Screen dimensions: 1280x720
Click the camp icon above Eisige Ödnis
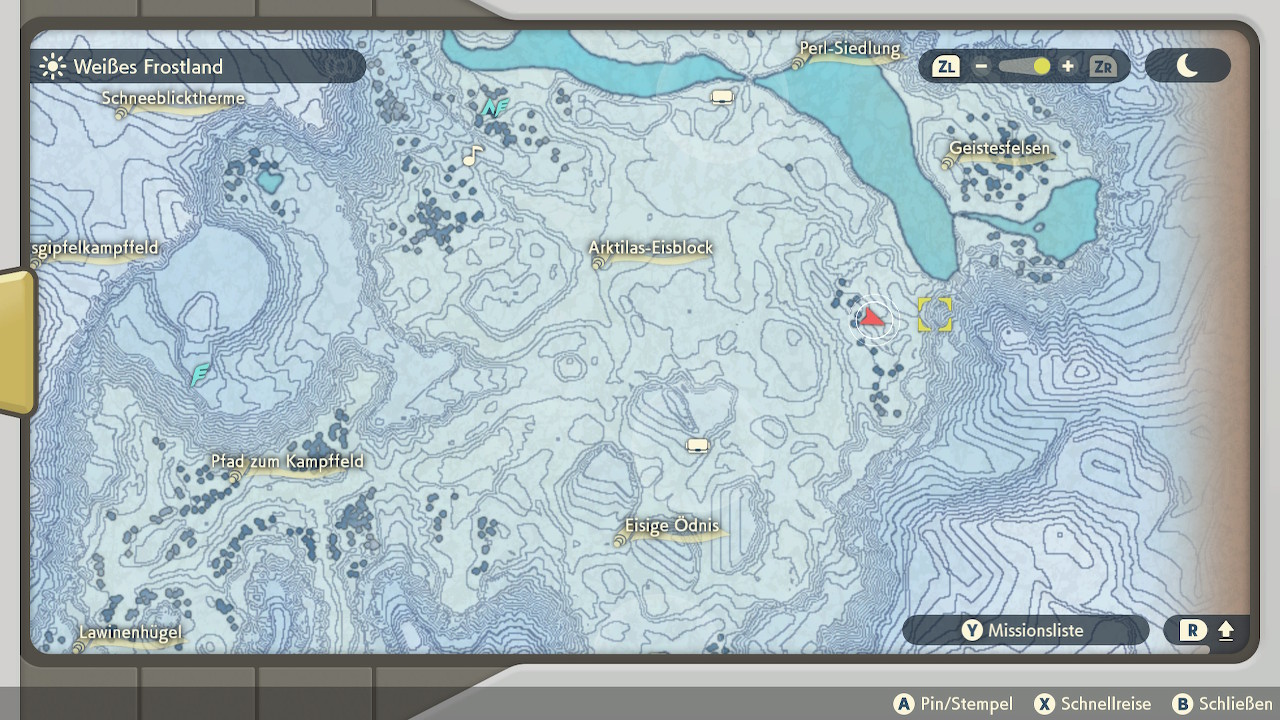pyautogui.click(x=698, y=445)
